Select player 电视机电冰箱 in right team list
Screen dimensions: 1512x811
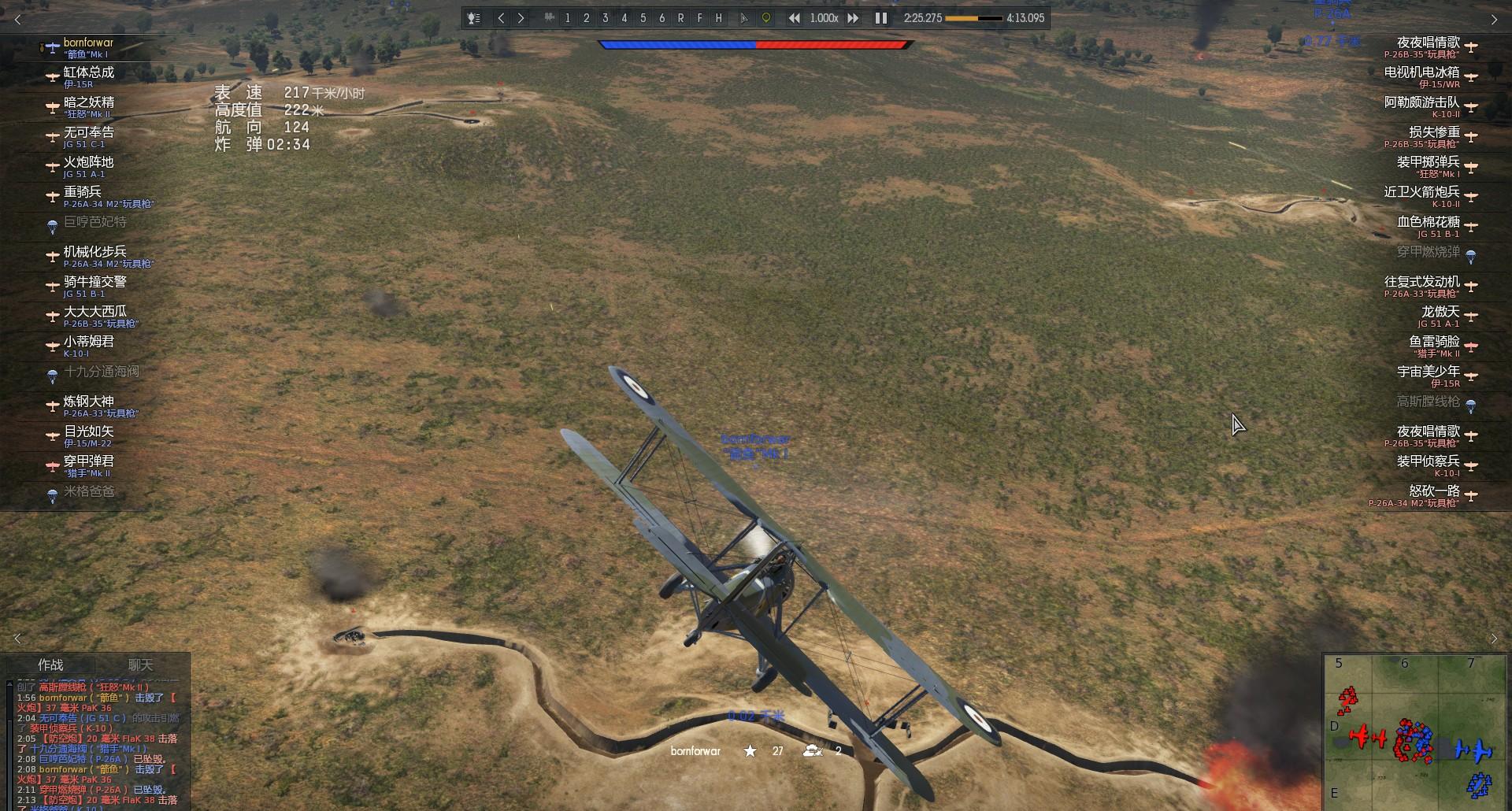click(1421, 76)
